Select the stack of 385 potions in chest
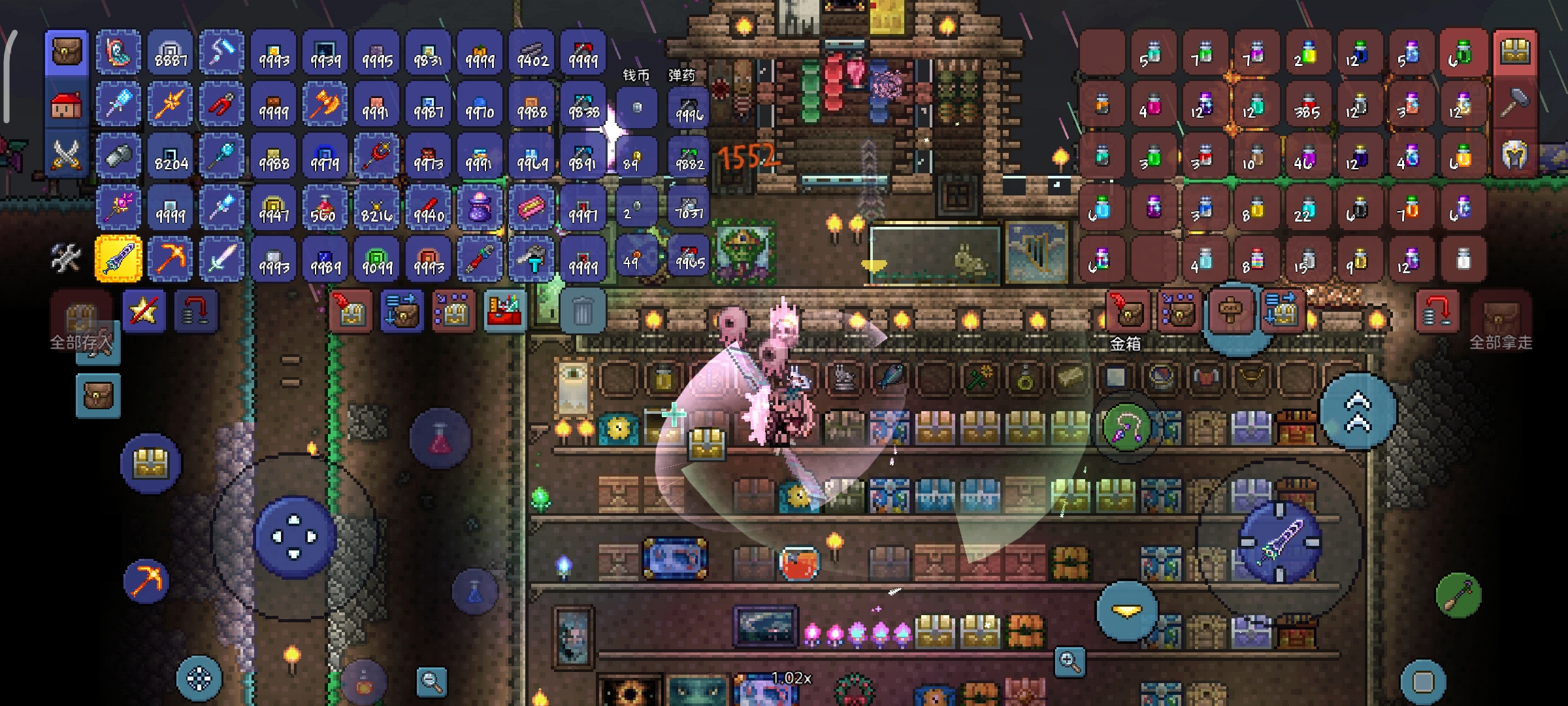Image resolution: width=1568 pixels, height=706 pixels. tap(1307, 105)
